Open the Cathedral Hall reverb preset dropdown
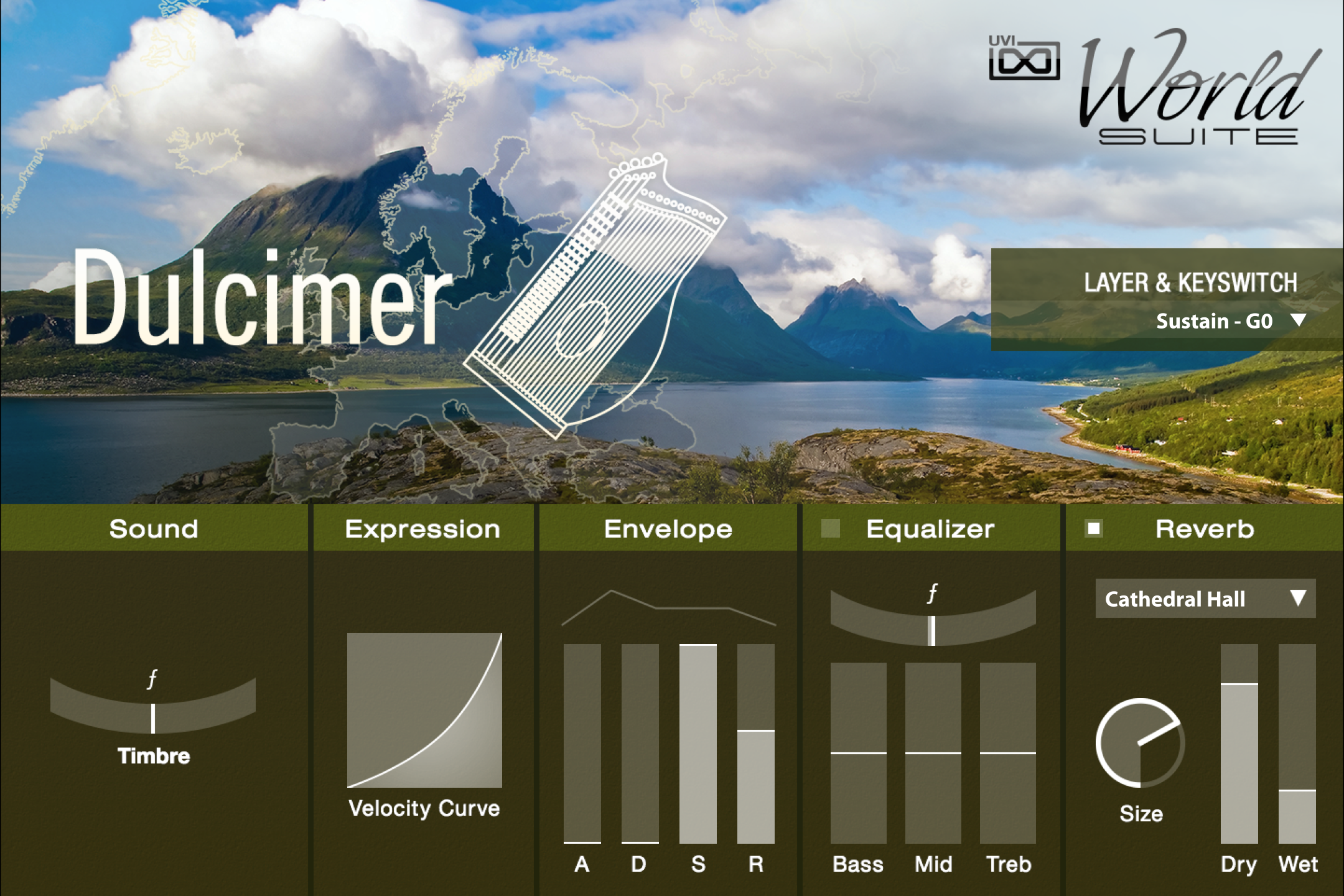The image size is (1344, 896). [1204, 599]
